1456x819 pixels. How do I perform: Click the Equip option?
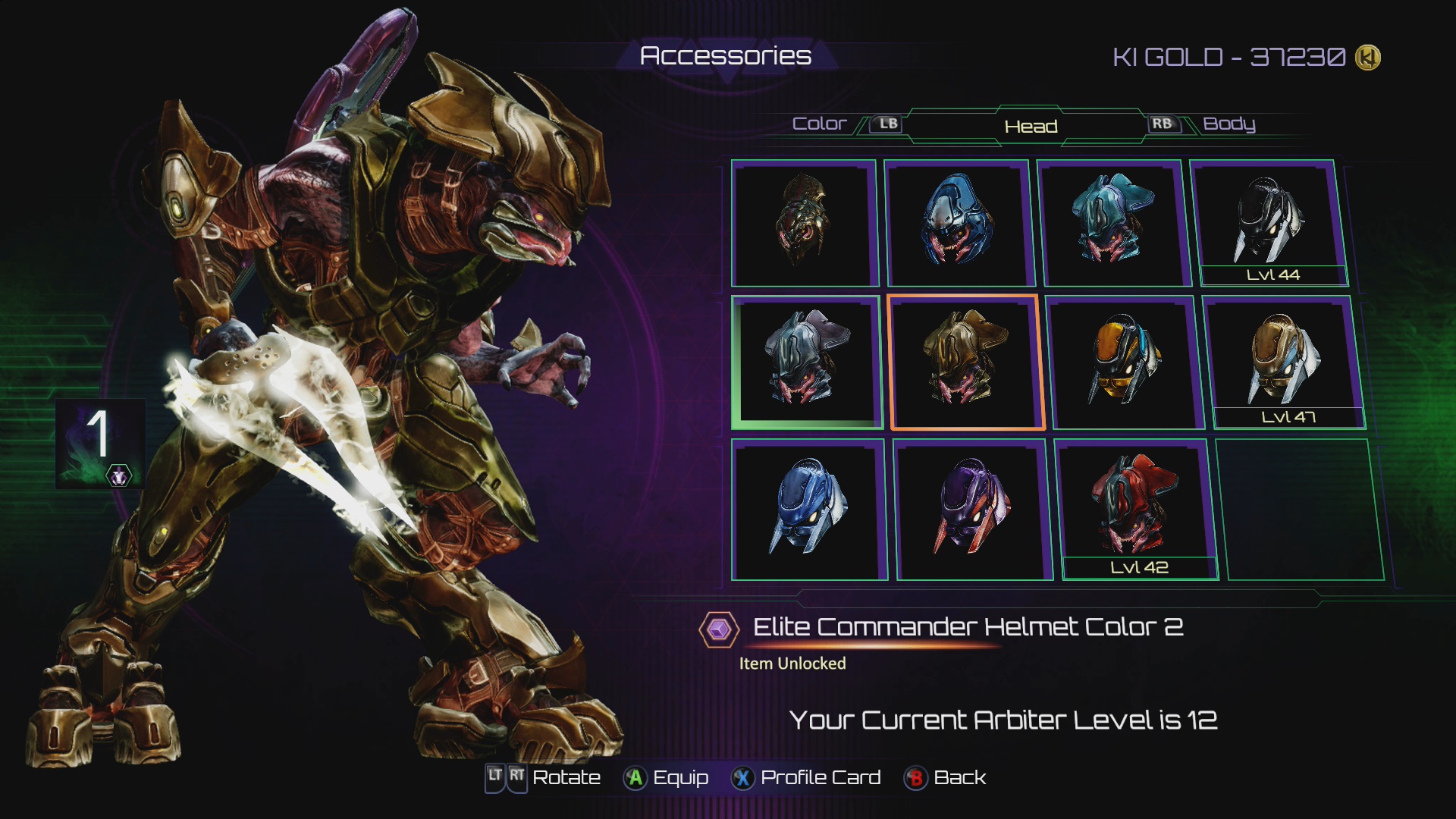(x=666, y=778)
